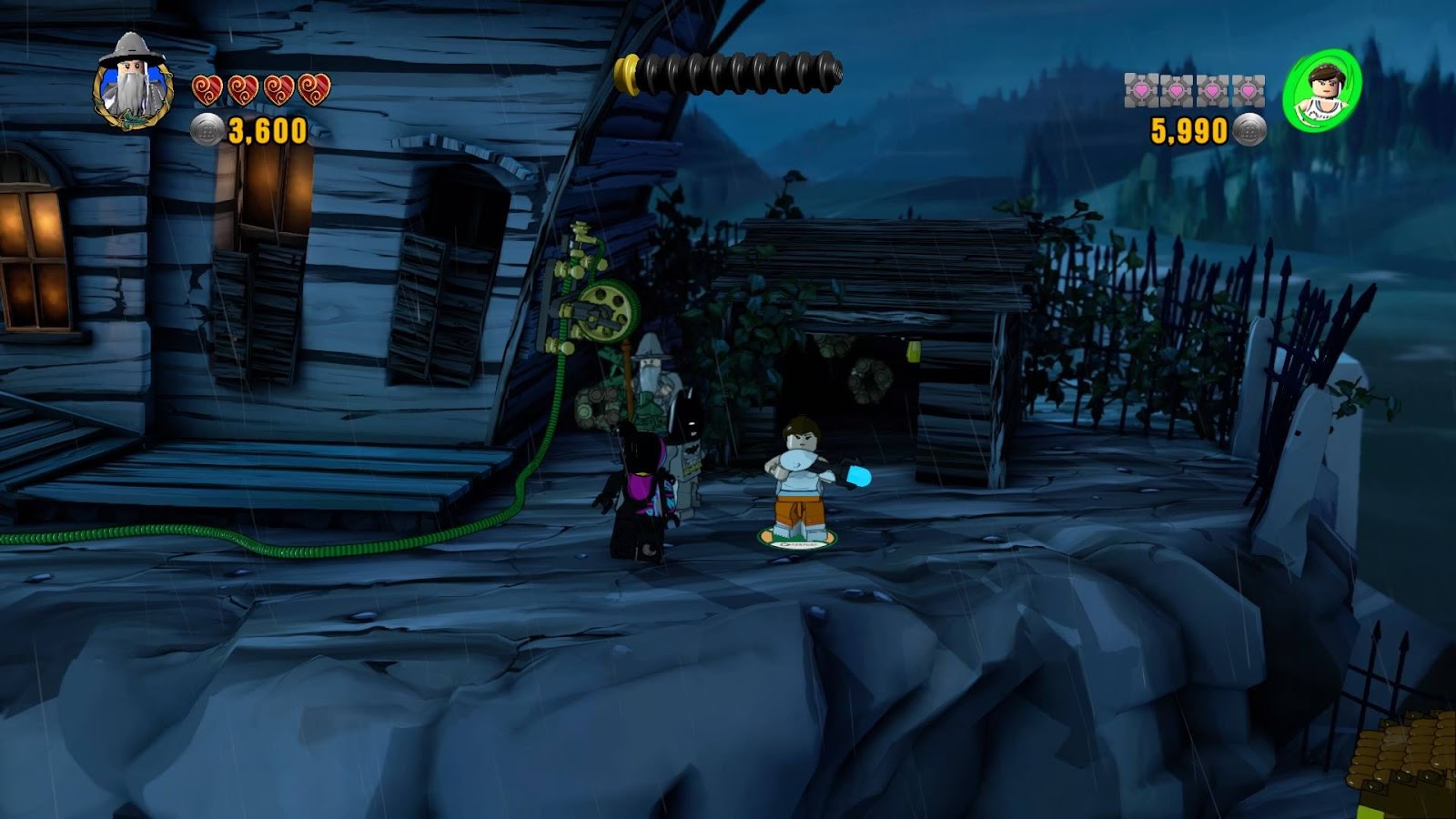Viewport: 1456px width, 819px height.
Task: Select Gandalf's character portrait
Action: 133,84
